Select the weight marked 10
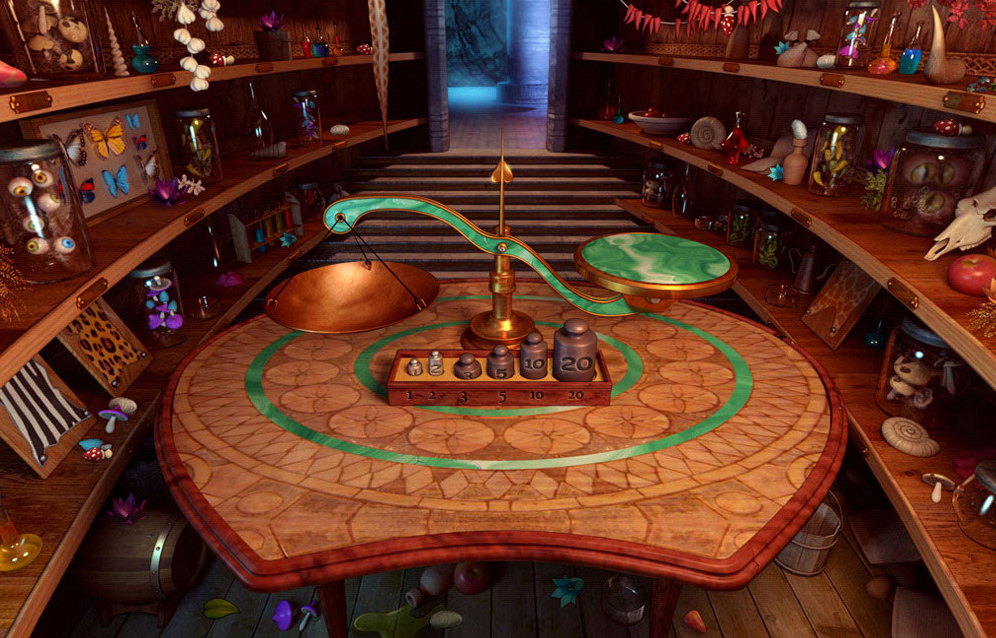Viewport: 996px width, 638px height. (534, 357)
